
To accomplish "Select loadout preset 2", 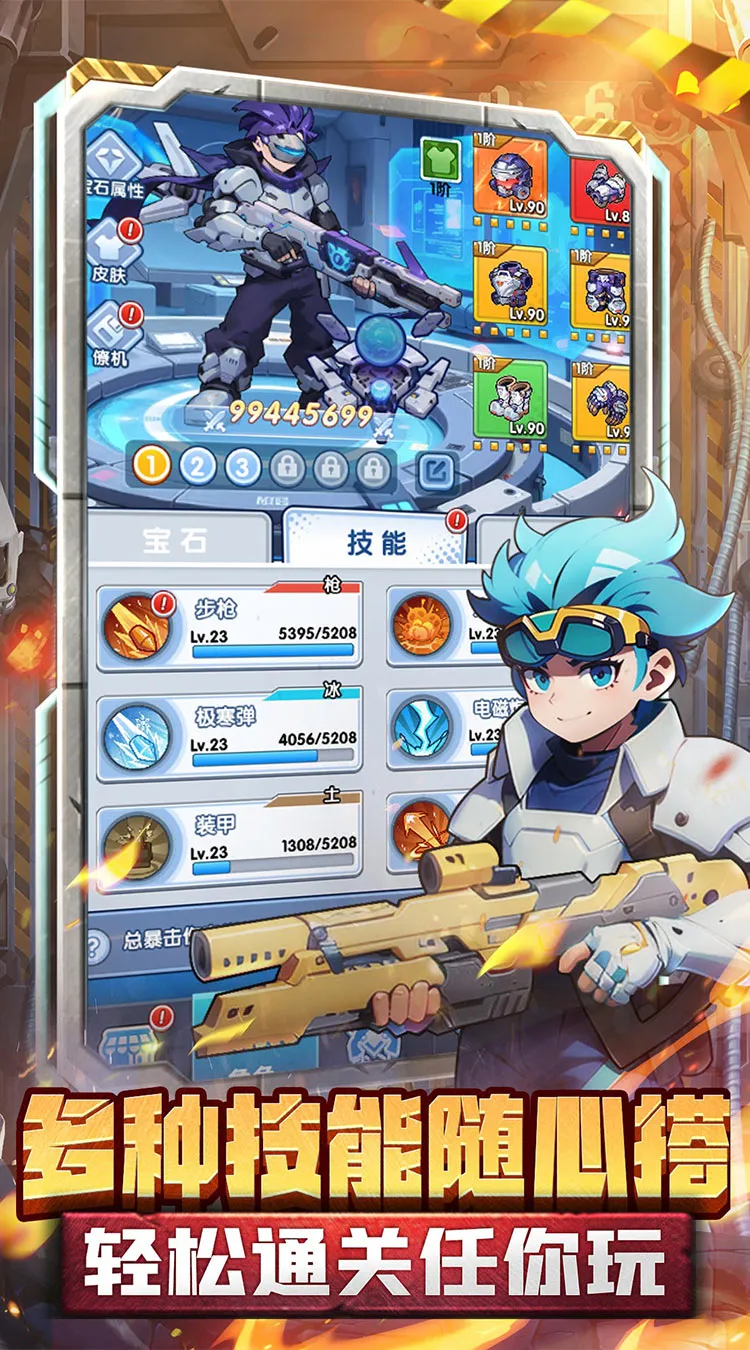I will click(x=198, y=466).
